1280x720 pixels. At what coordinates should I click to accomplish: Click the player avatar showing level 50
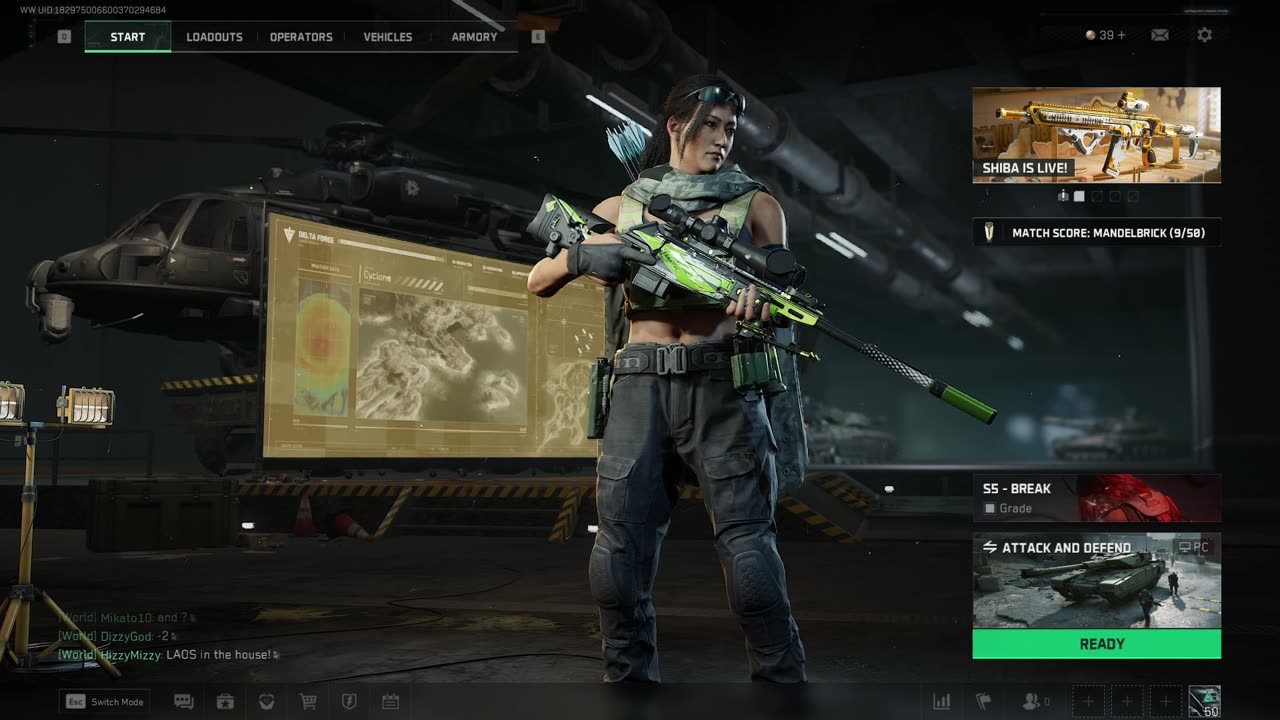click(x=1204, y=701)
